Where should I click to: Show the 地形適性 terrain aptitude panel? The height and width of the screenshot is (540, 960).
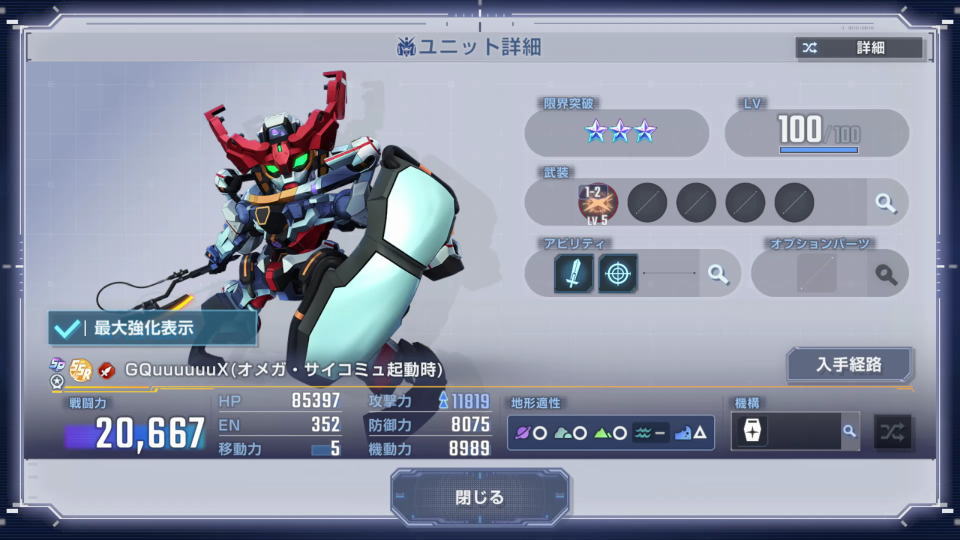(610, 432)
